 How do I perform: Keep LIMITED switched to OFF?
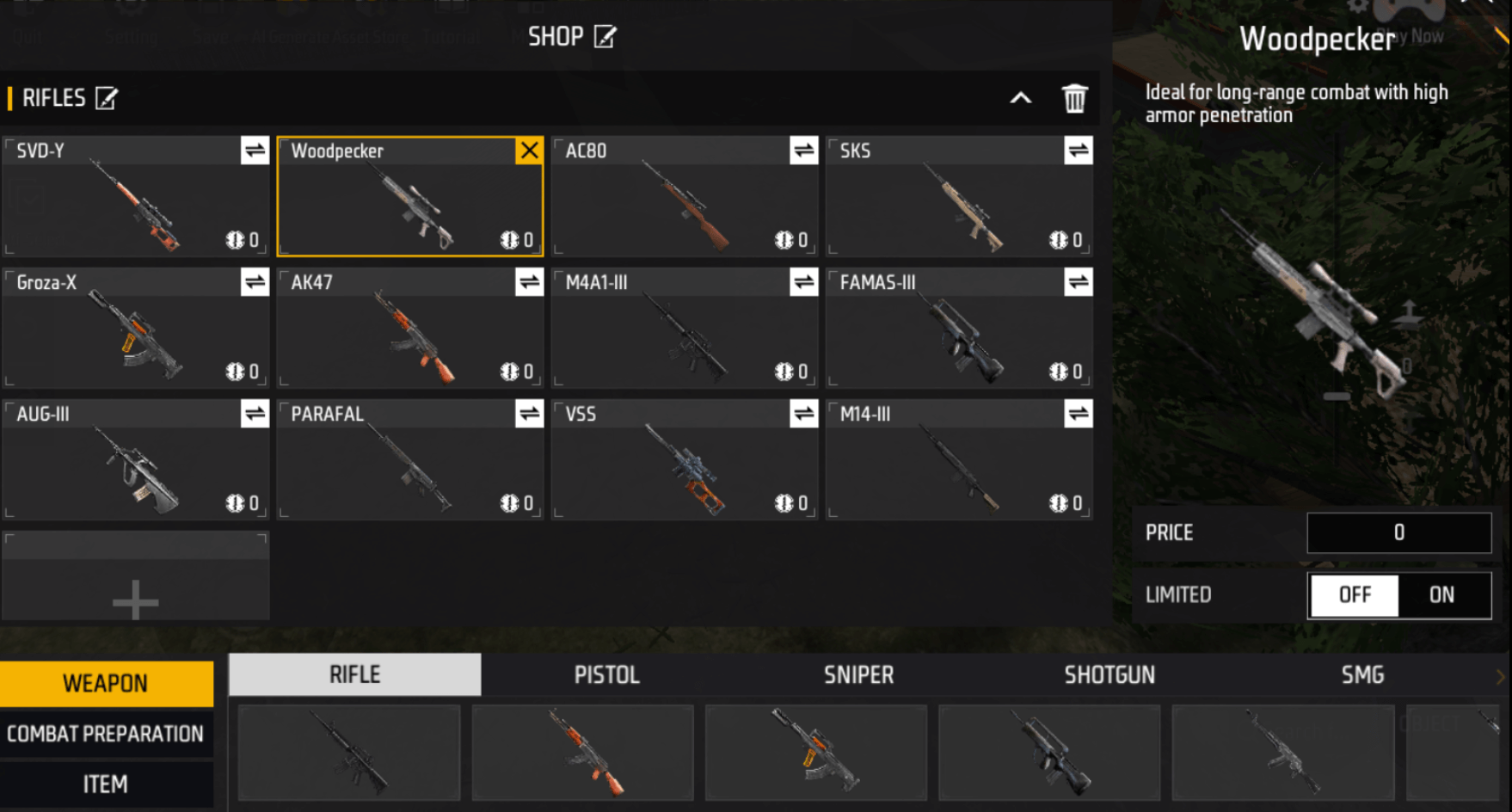(1354, 594)
